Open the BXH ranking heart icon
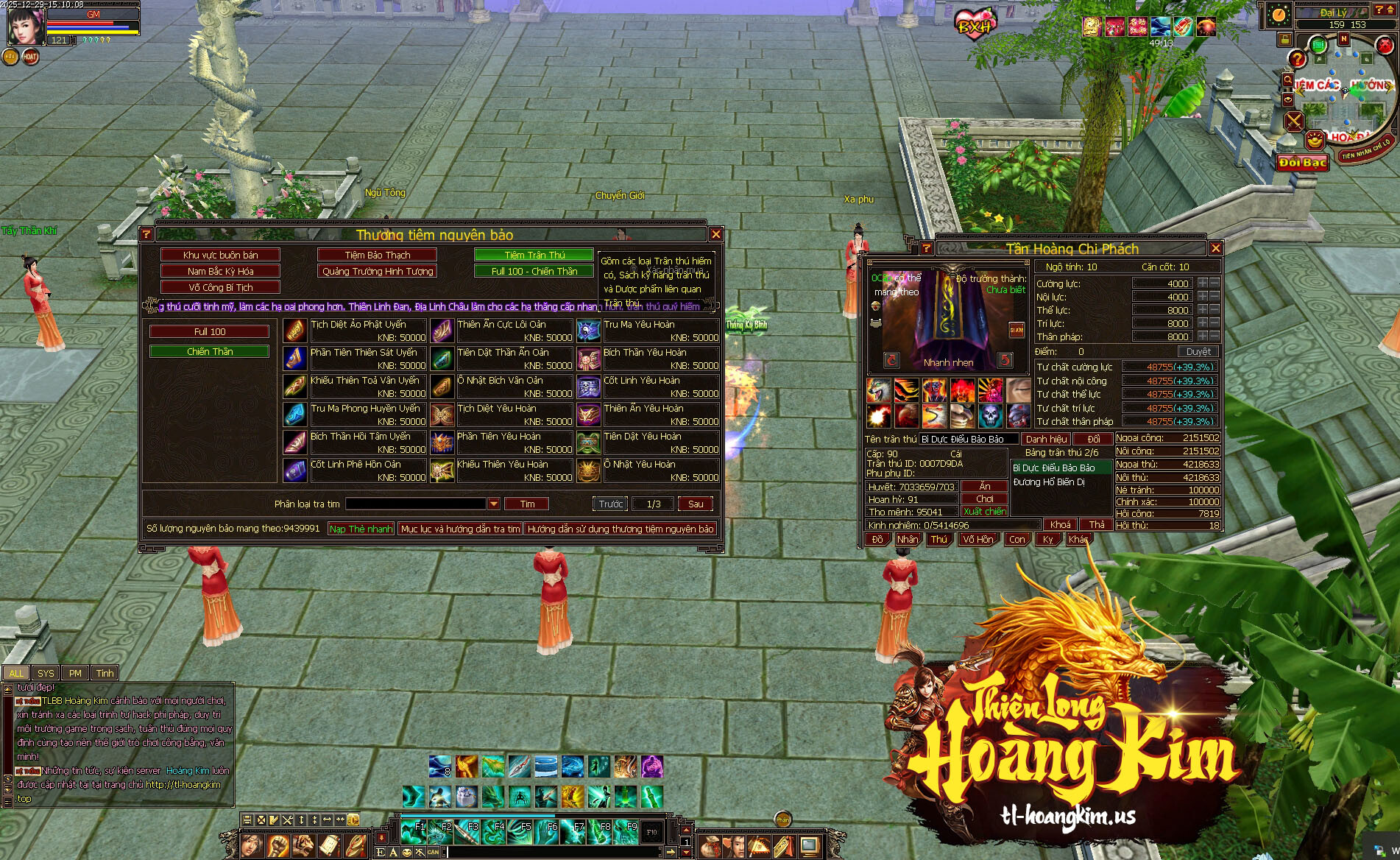Viewport: 1400px width, 860px height. tap(975, 27)
